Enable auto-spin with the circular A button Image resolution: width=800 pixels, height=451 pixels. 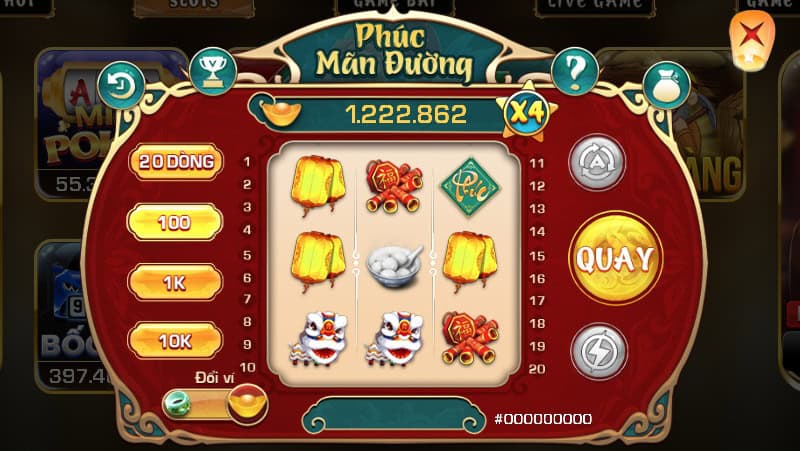pyautogui.click(x=597, y=162)
